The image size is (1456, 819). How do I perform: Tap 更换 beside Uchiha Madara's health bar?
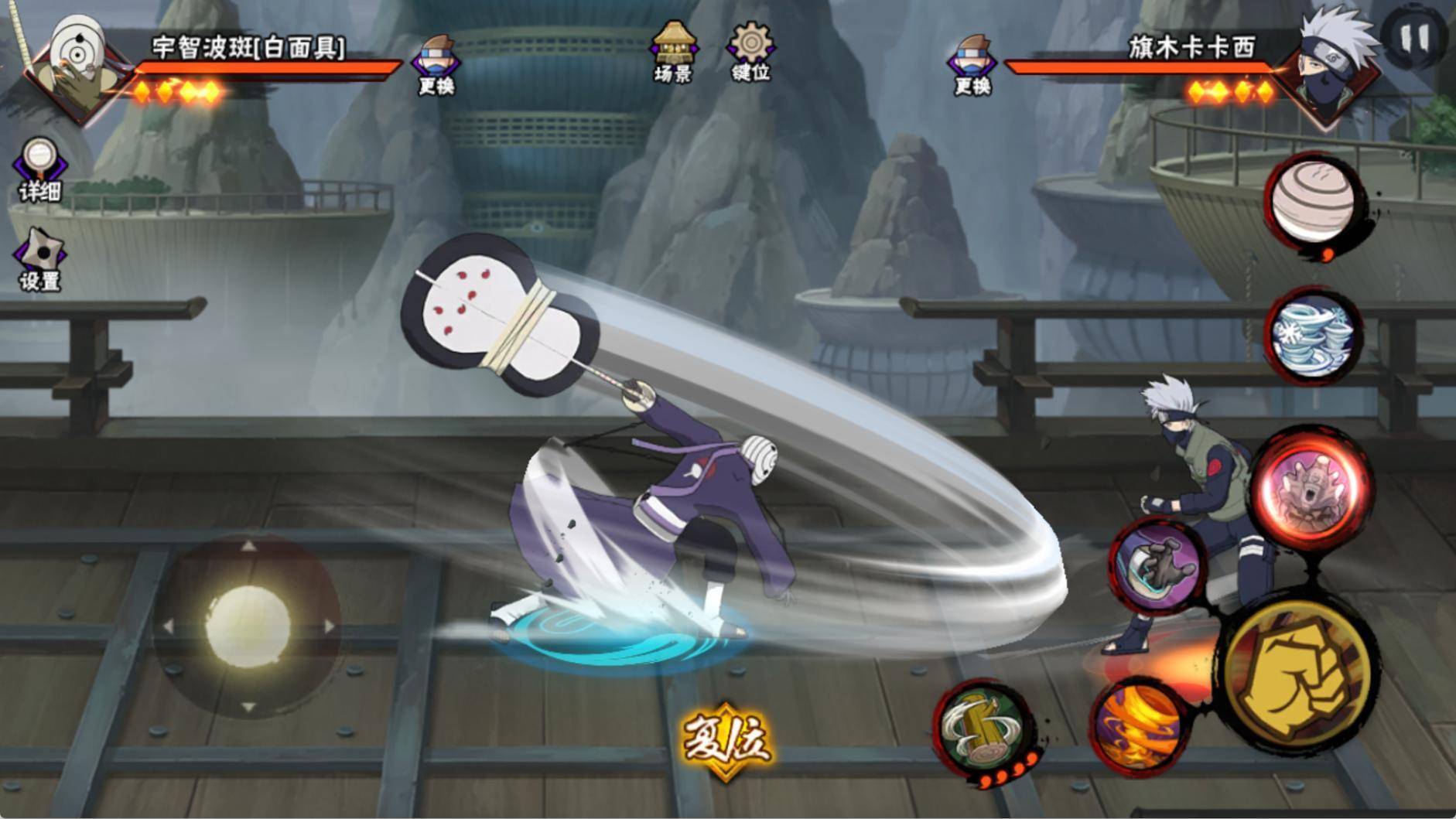coord(436,65)
